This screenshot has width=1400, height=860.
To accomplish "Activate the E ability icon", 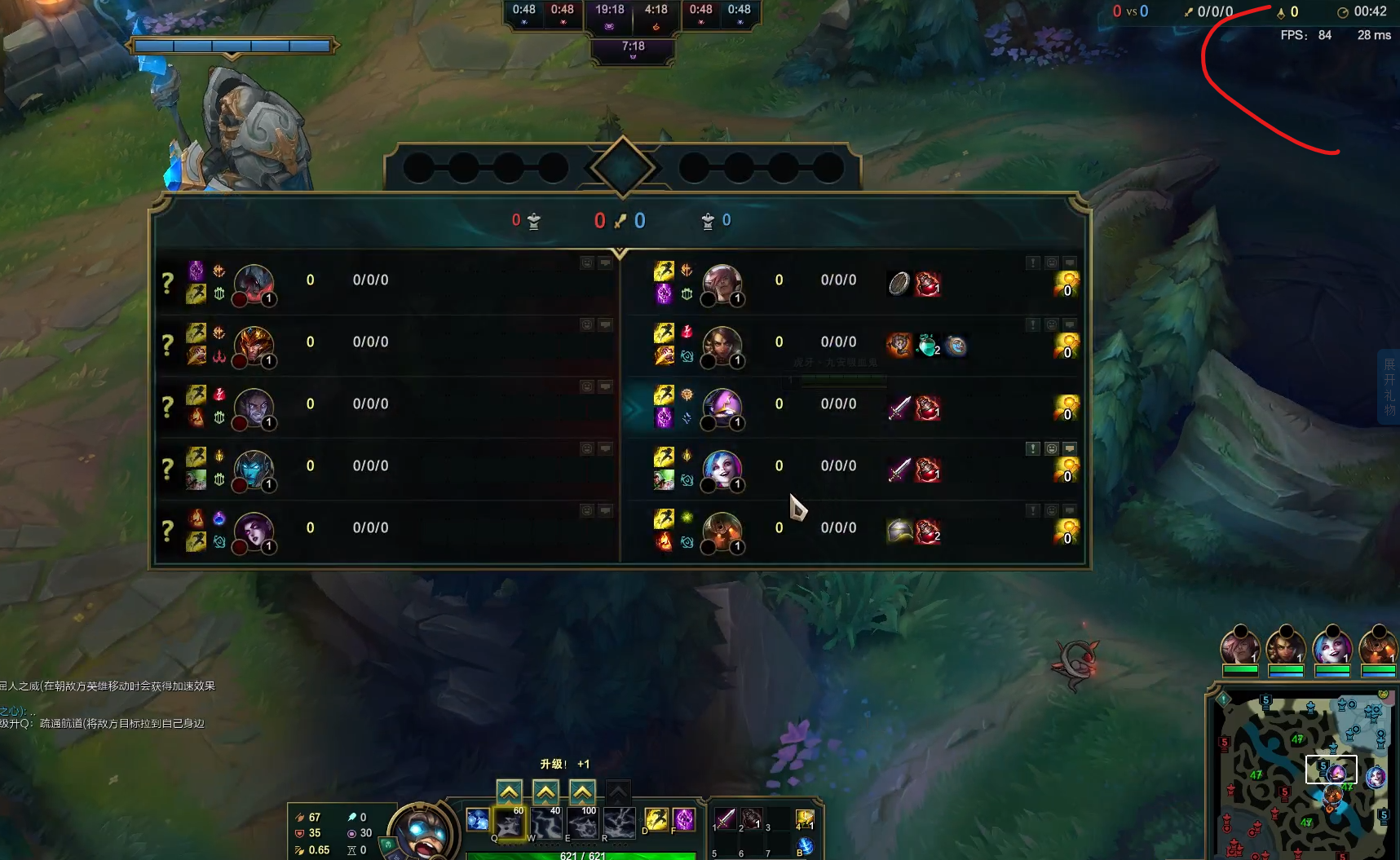I will (582, 823).
